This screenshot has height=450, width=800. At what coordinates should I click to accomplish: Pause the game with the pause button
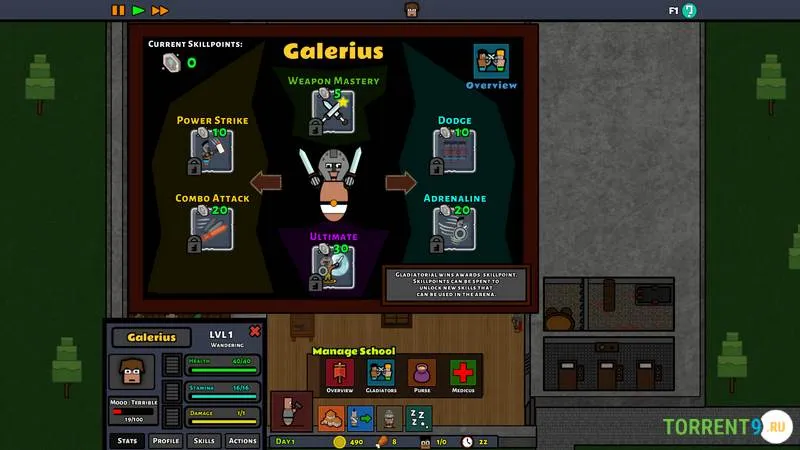point(118,10)
